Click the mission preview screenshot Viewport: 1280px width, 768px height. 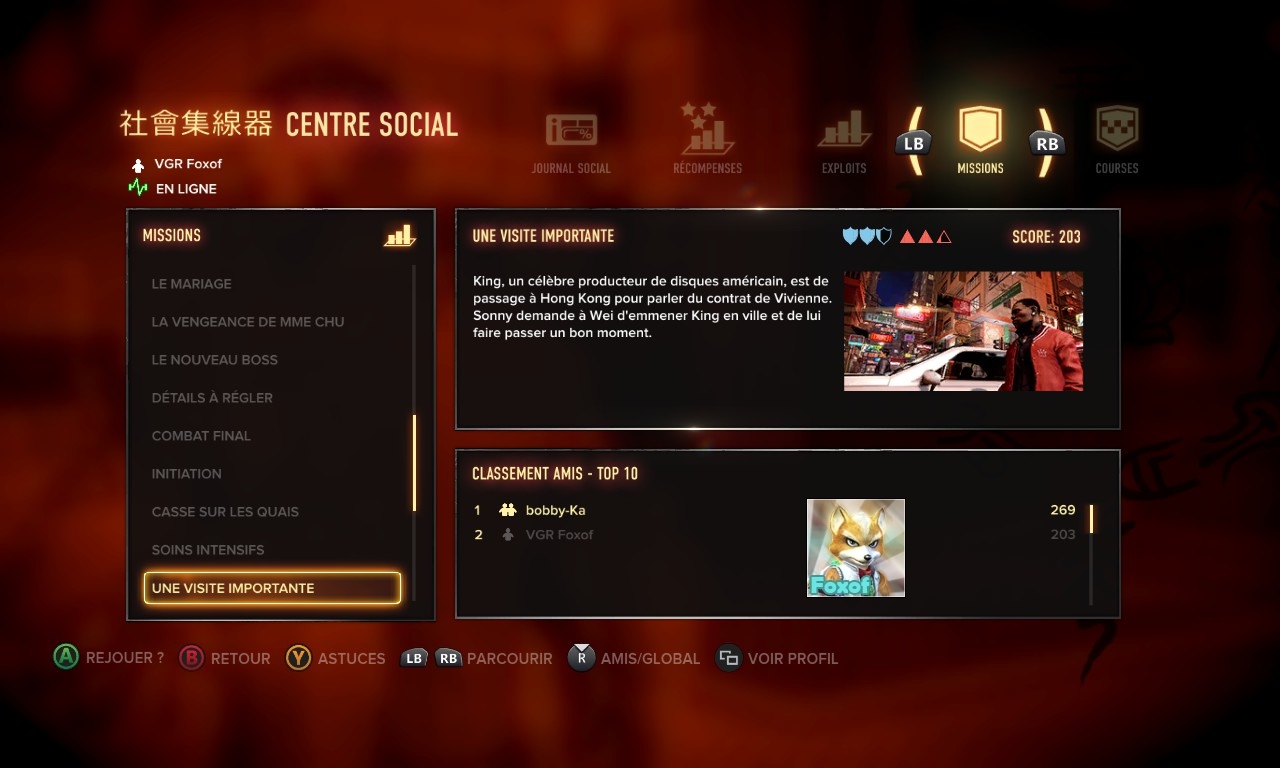pyautogui.click(x=963, y=331)
